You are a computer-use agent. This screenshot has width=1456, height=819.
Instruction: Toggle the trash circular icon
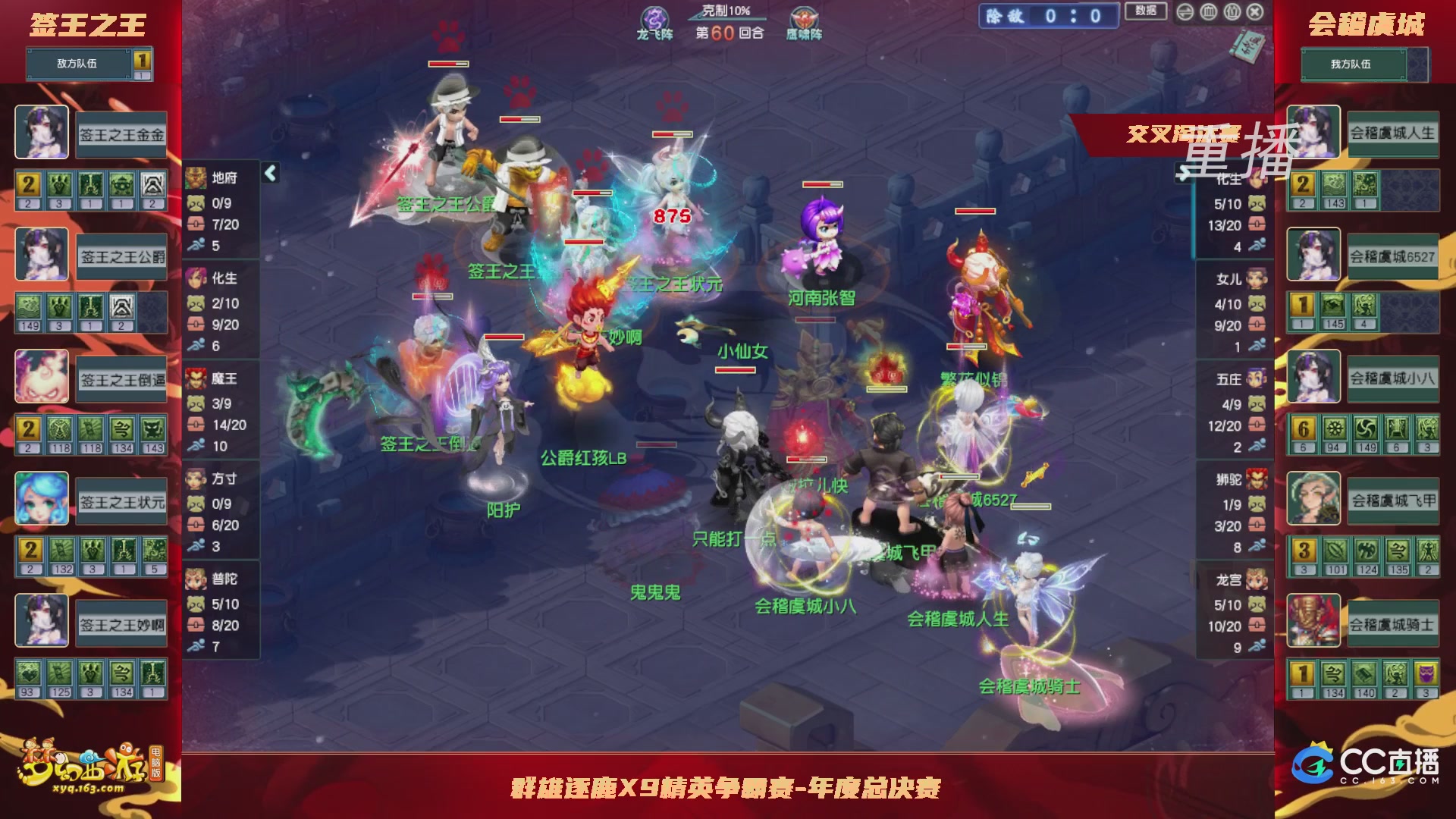pos(1232,13)
